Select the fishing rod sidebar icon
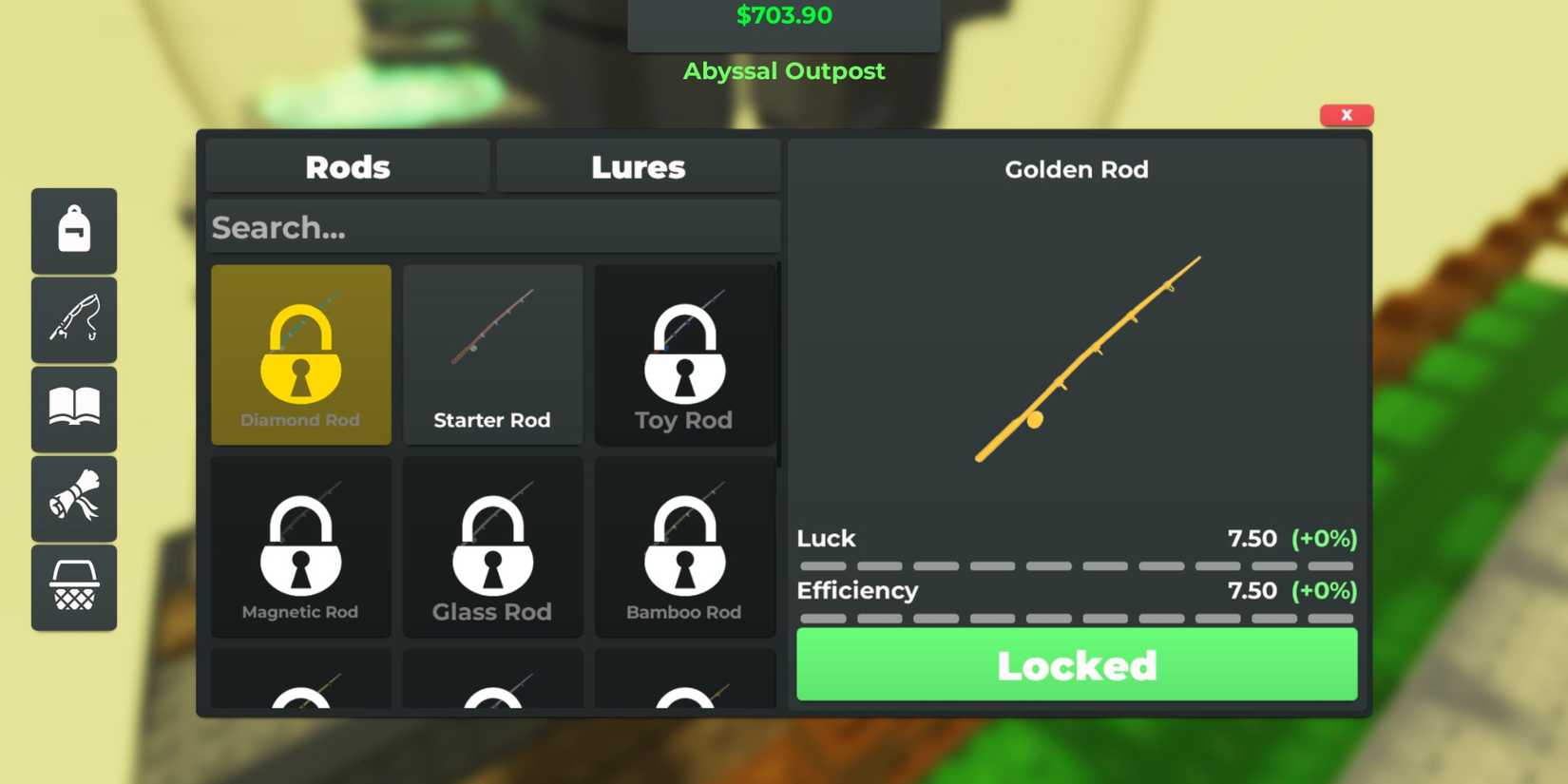Screen dimensions: 1568x784 (74, 319)
